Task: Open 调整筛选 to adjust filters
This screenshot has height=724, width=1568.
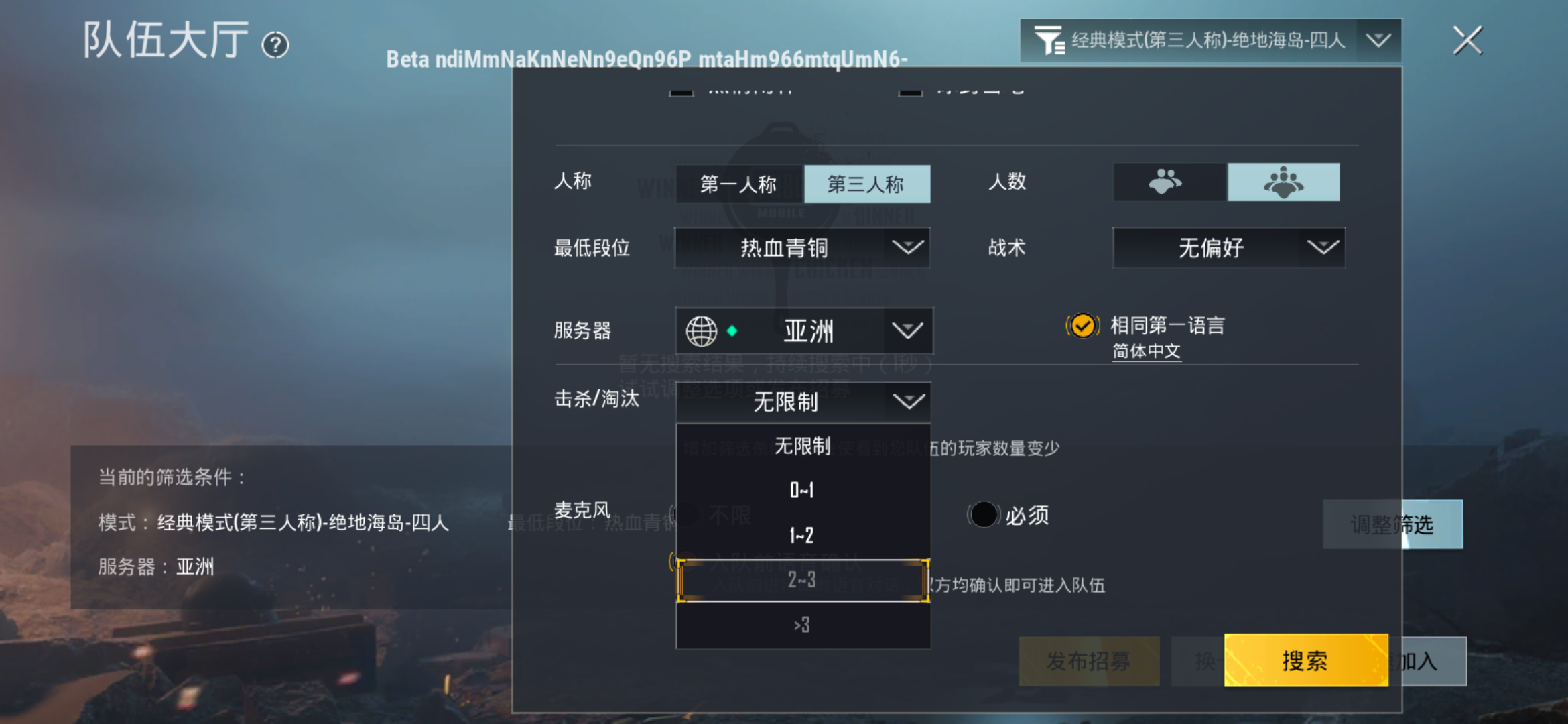Action: (1392, 525)
